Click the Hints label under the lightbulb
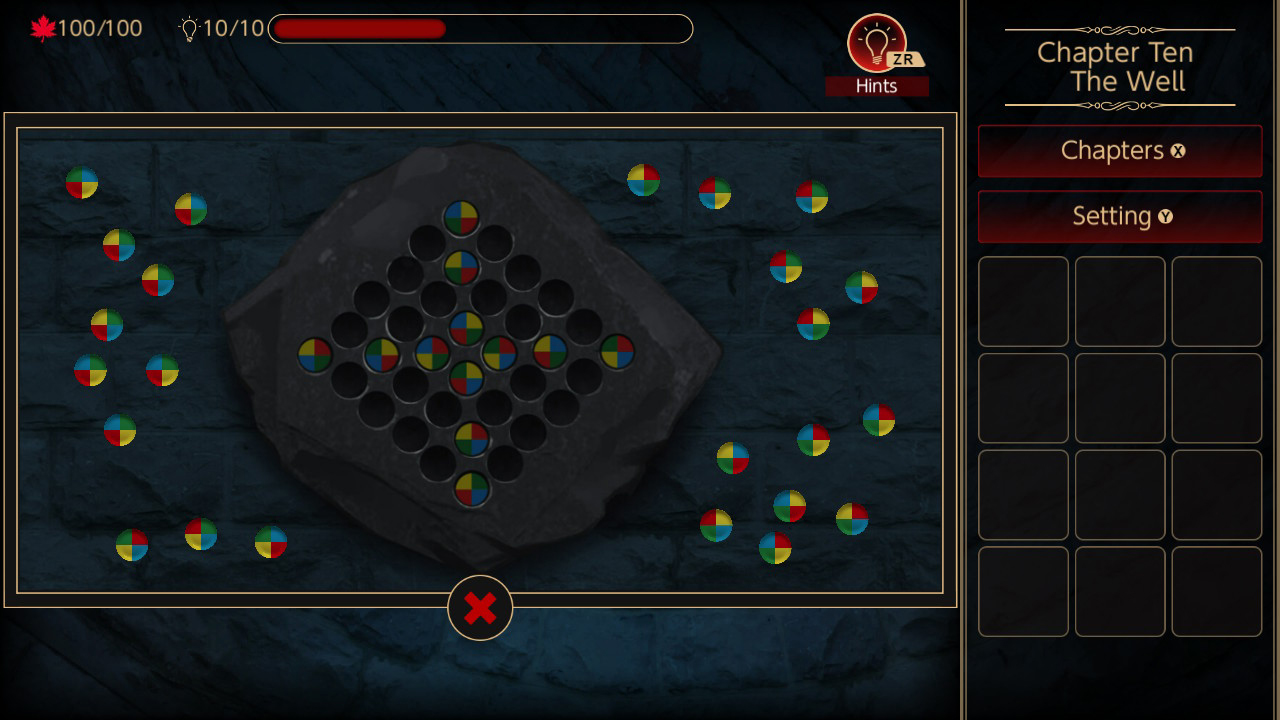 (878, 85)
